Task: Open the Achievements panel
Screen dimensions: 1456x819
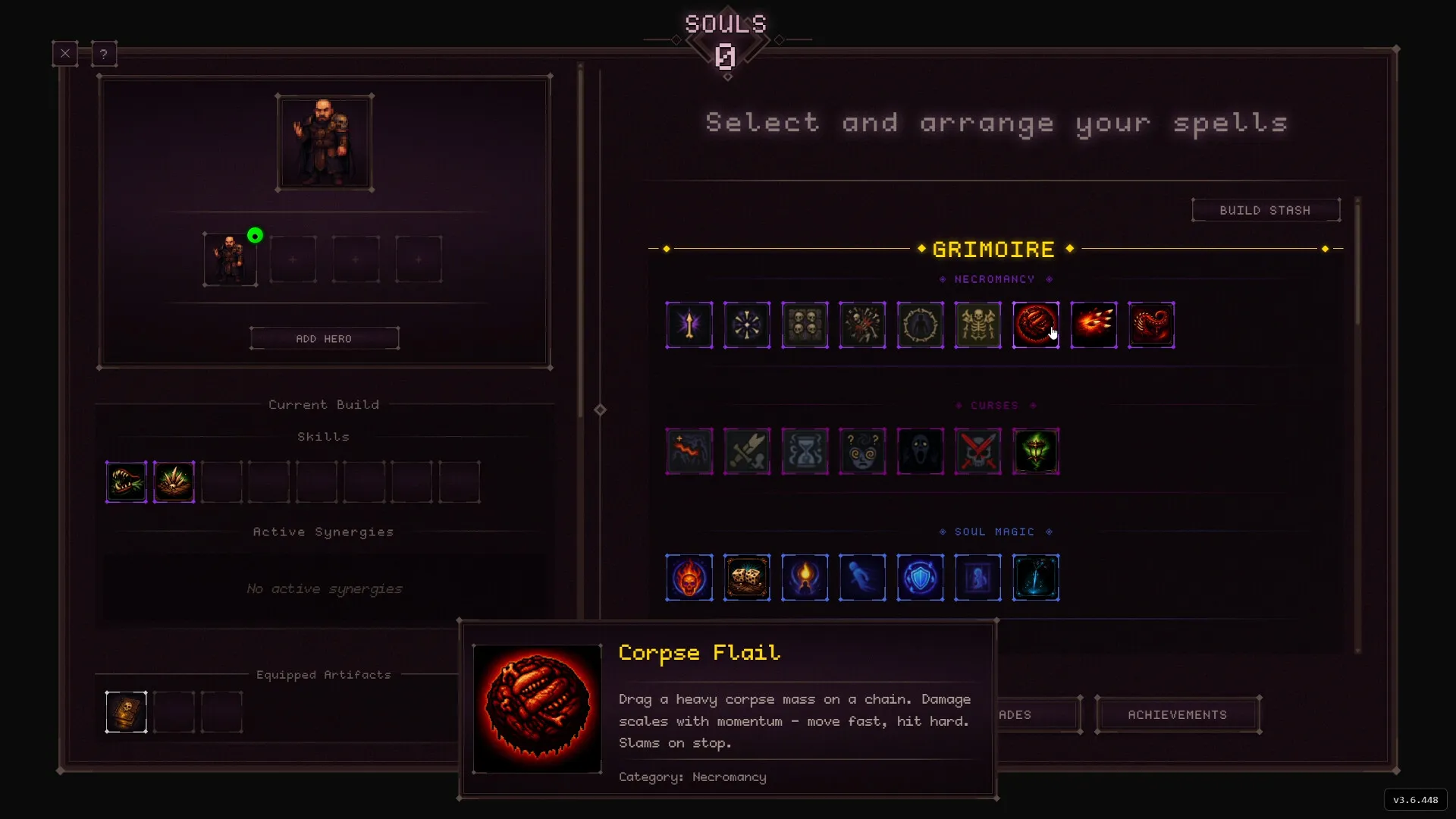Action: [x=1177, y=715]
